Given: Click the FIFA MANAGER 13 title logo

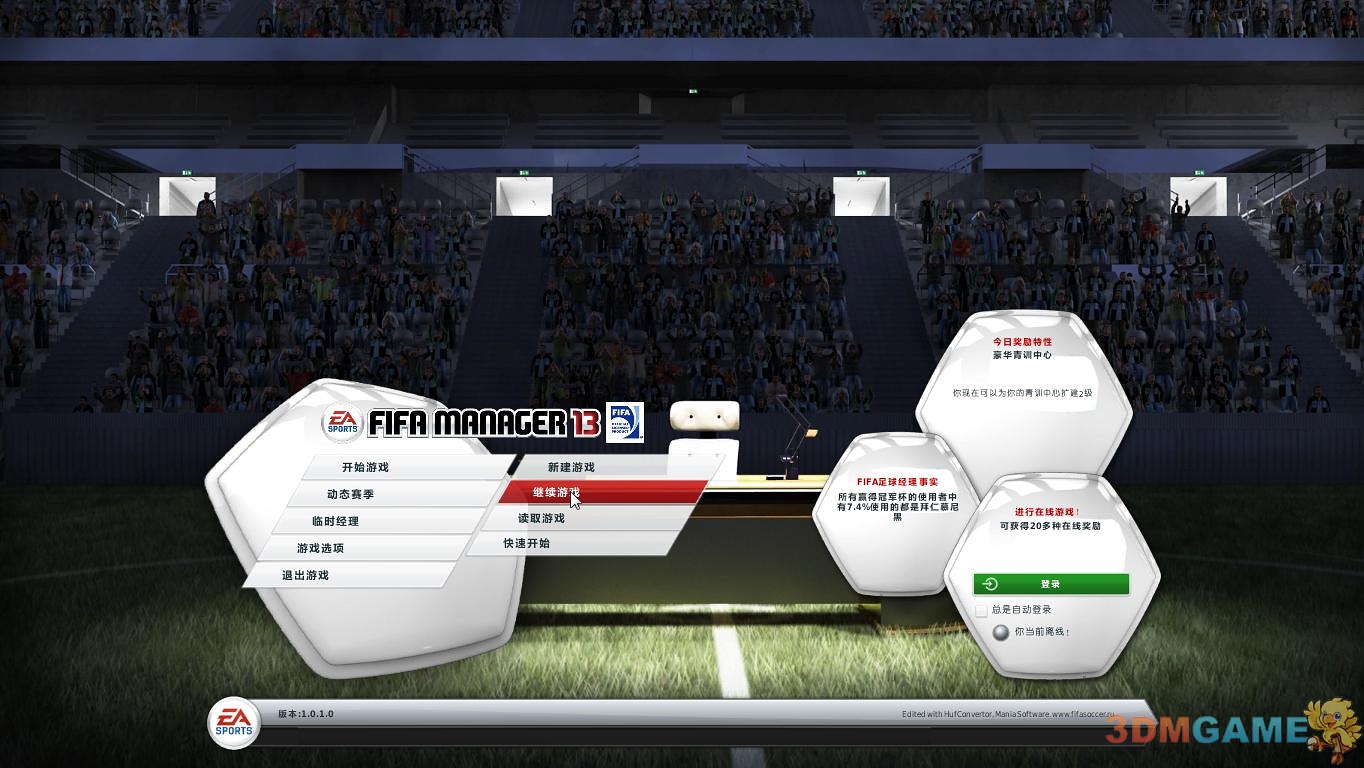Looking at the screenshot, I should 480,423.
